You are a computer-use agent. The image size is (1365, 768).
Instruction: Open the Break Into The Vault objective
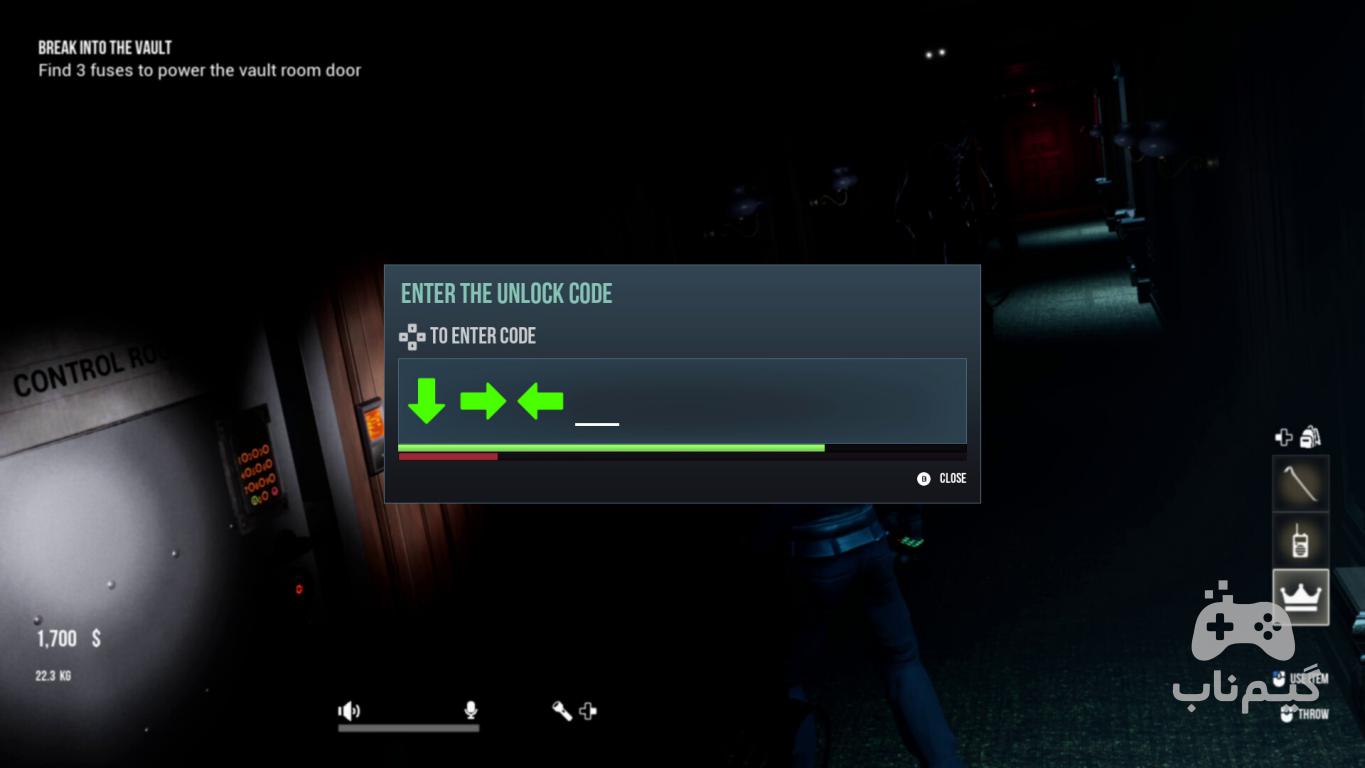point(105,47)
